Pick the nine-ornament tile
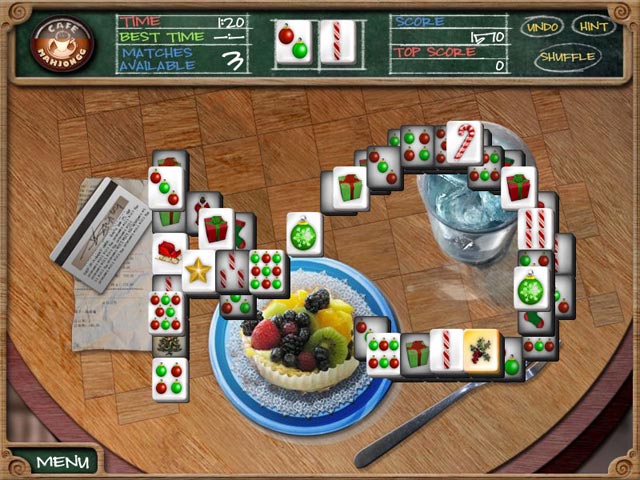The height and width of the screenshot is (480, 640). click(x=268, y=269)
